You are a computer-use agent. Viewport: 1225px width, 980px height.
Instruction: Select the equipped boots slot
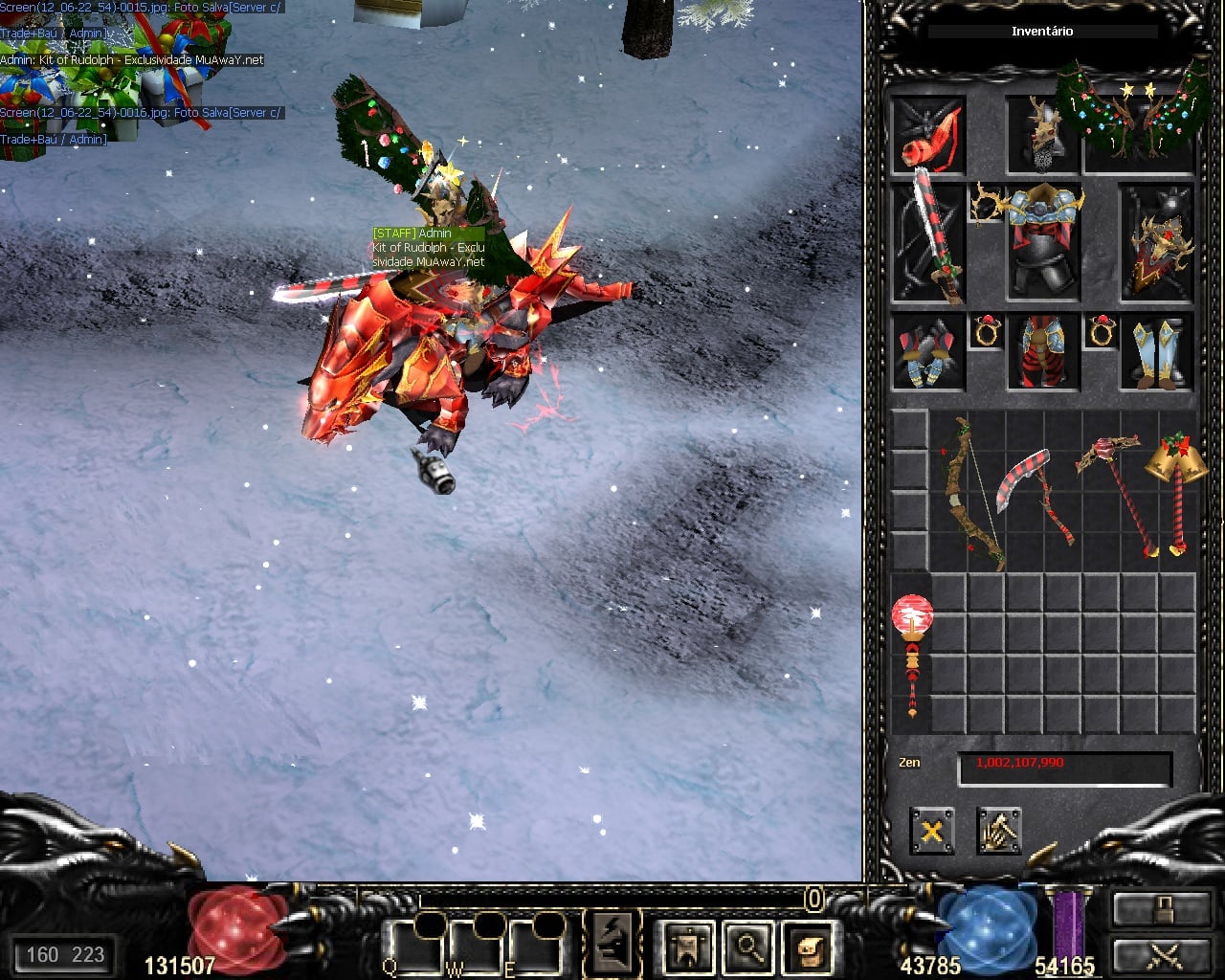(x=1157, y=352)
